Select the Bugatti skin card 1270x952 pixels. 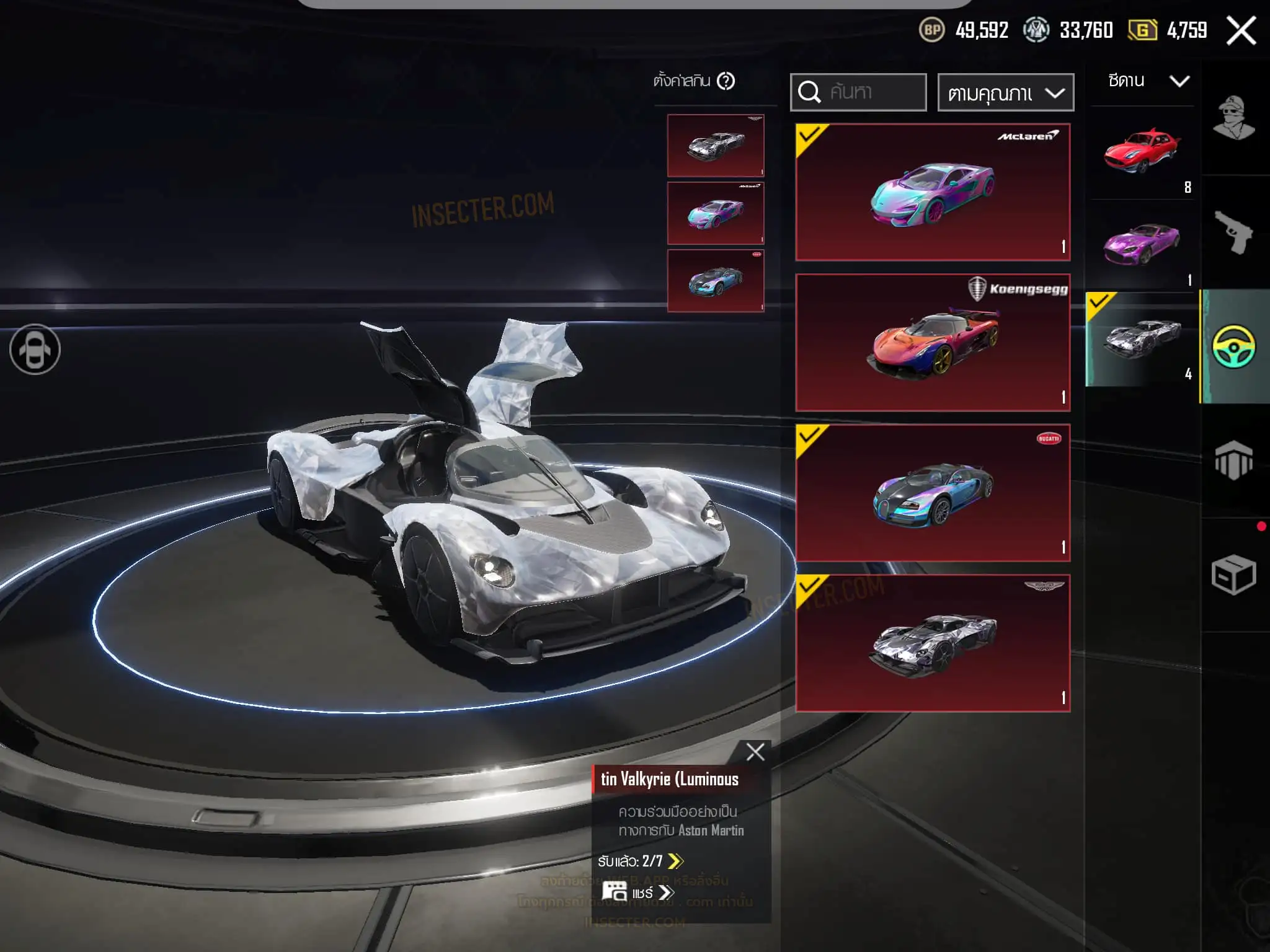coord(933,493)
